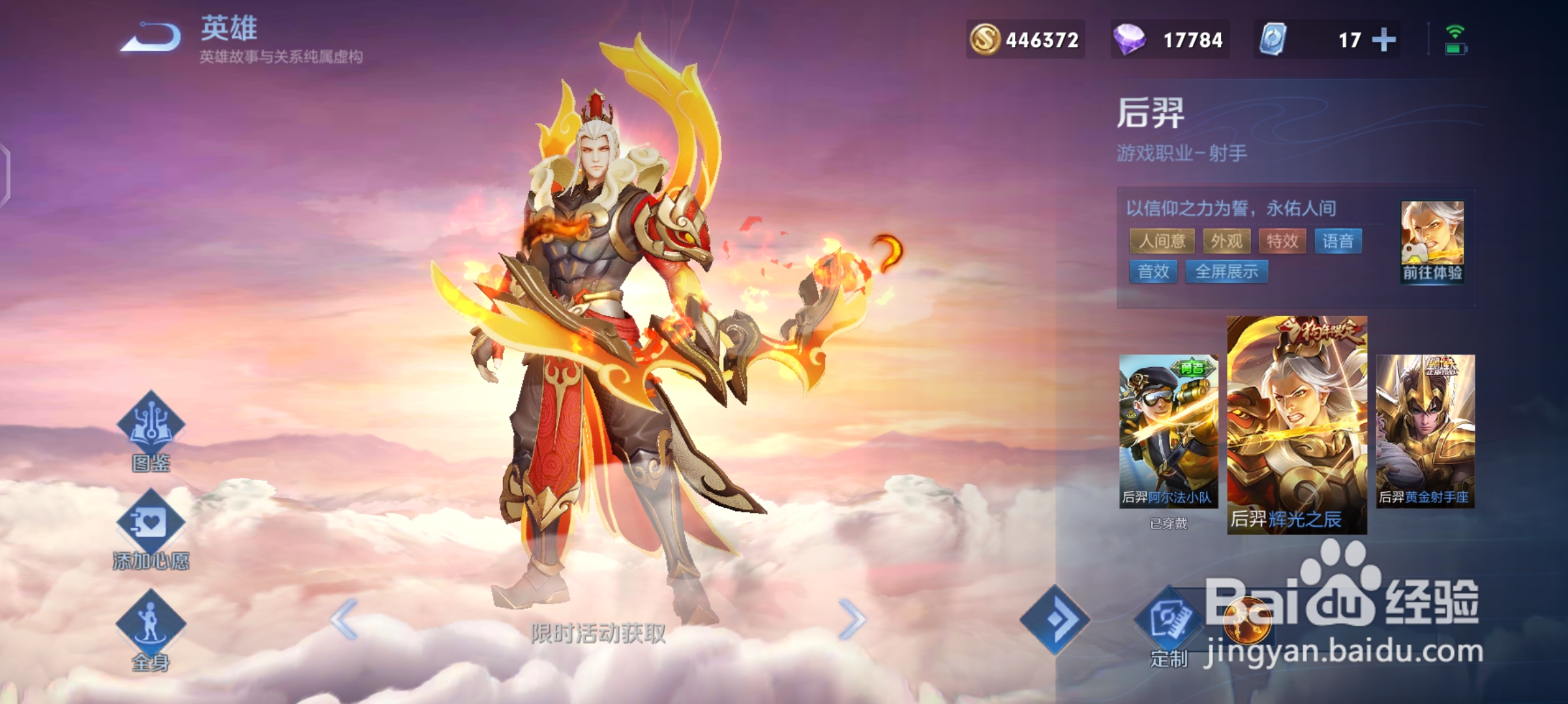Toggle the 语音 voice option
The height and width of the screenshot is (704, 1568).
coord(1338,241)
